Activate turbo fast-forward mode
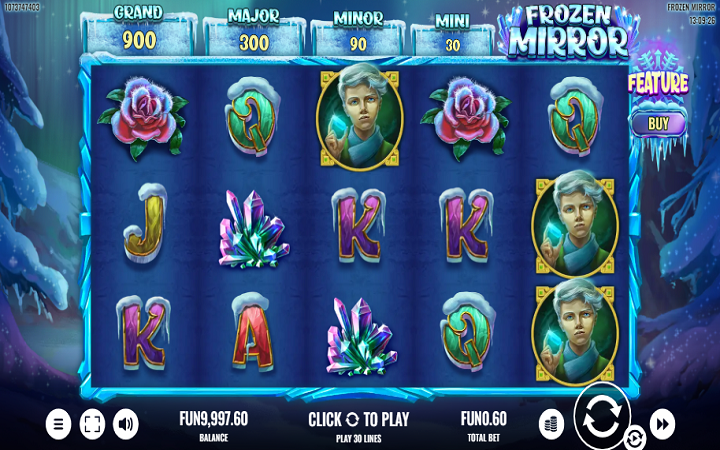The width and height of the screenshot is (720, 450). click(662, 424)
